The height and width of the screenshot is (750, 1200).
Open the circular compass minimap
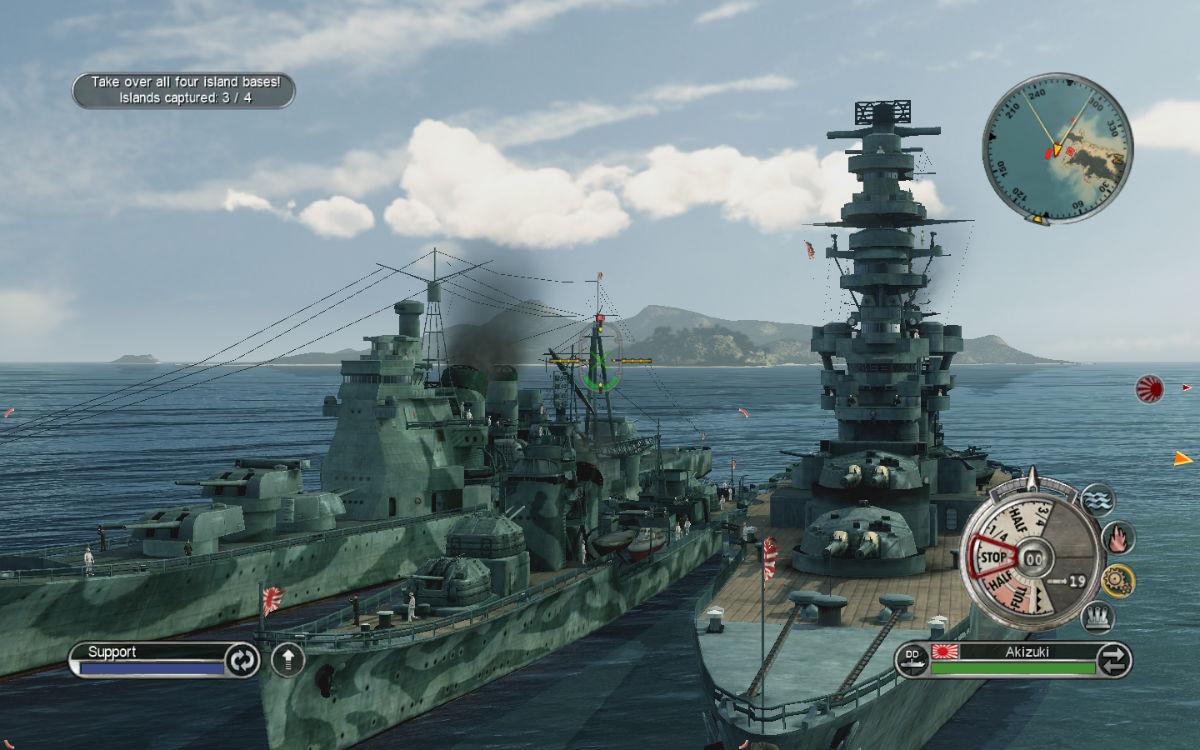click(1057, 147)
